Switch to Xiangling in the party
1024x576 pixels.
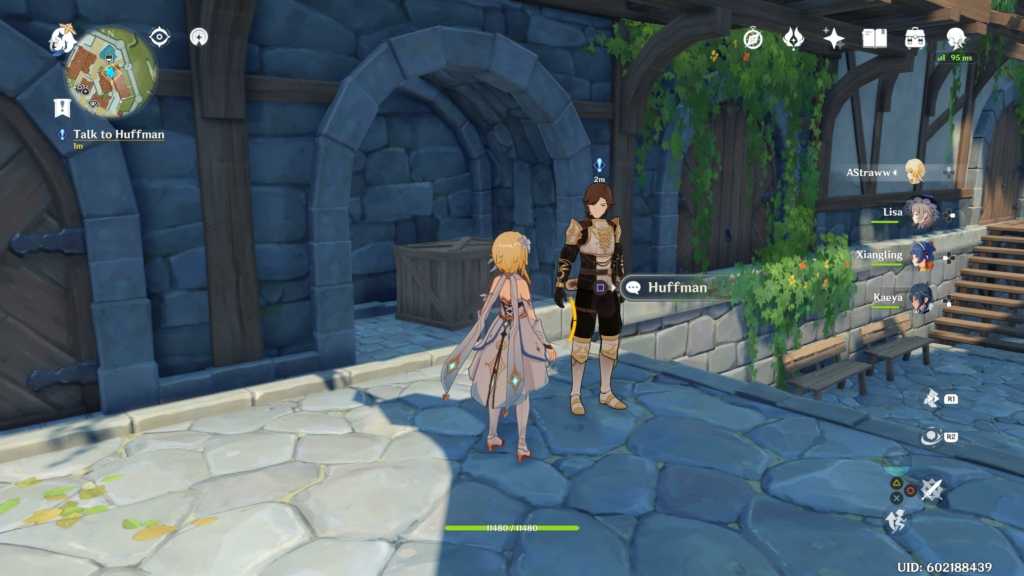[x=920, y=255]
